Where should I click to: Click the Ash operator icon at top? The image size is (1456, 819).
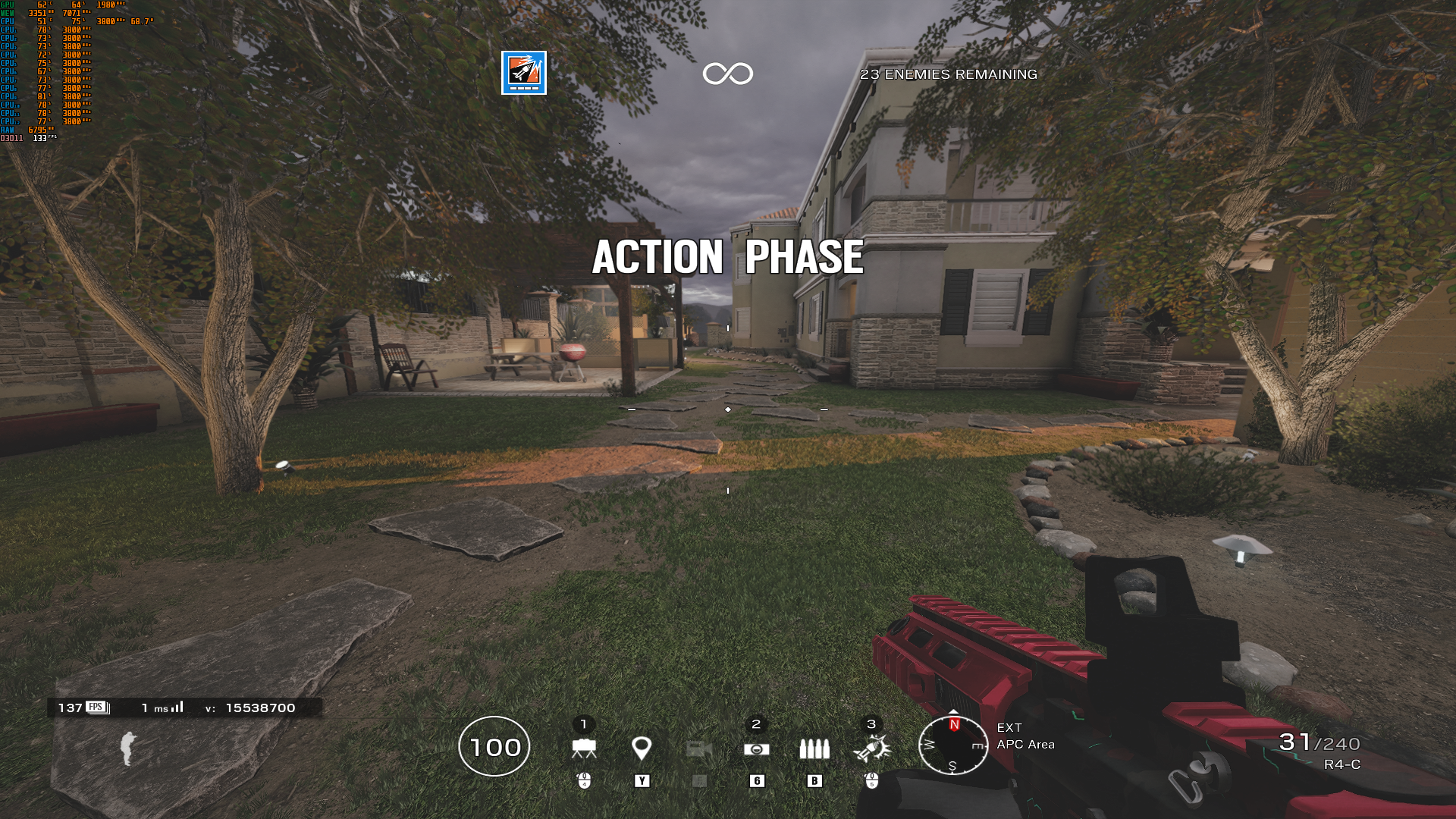point(523,72)
